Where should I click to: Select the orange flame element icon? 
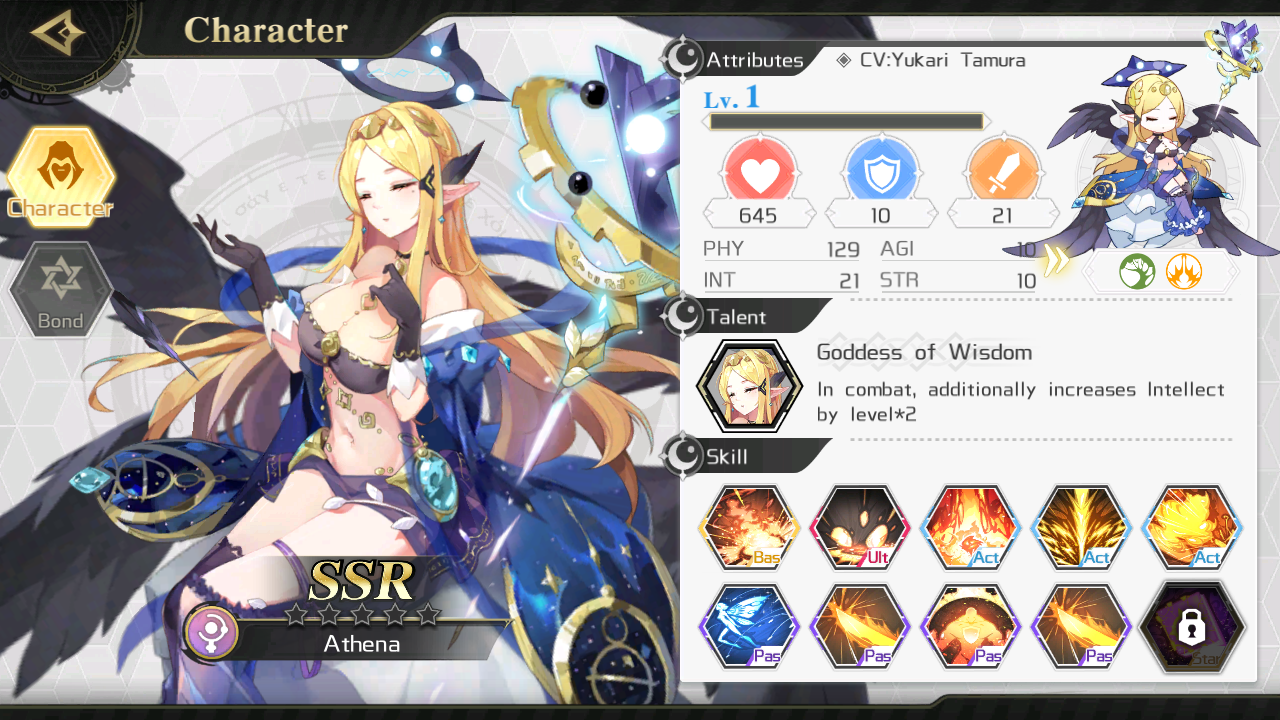coord(1184,271)
